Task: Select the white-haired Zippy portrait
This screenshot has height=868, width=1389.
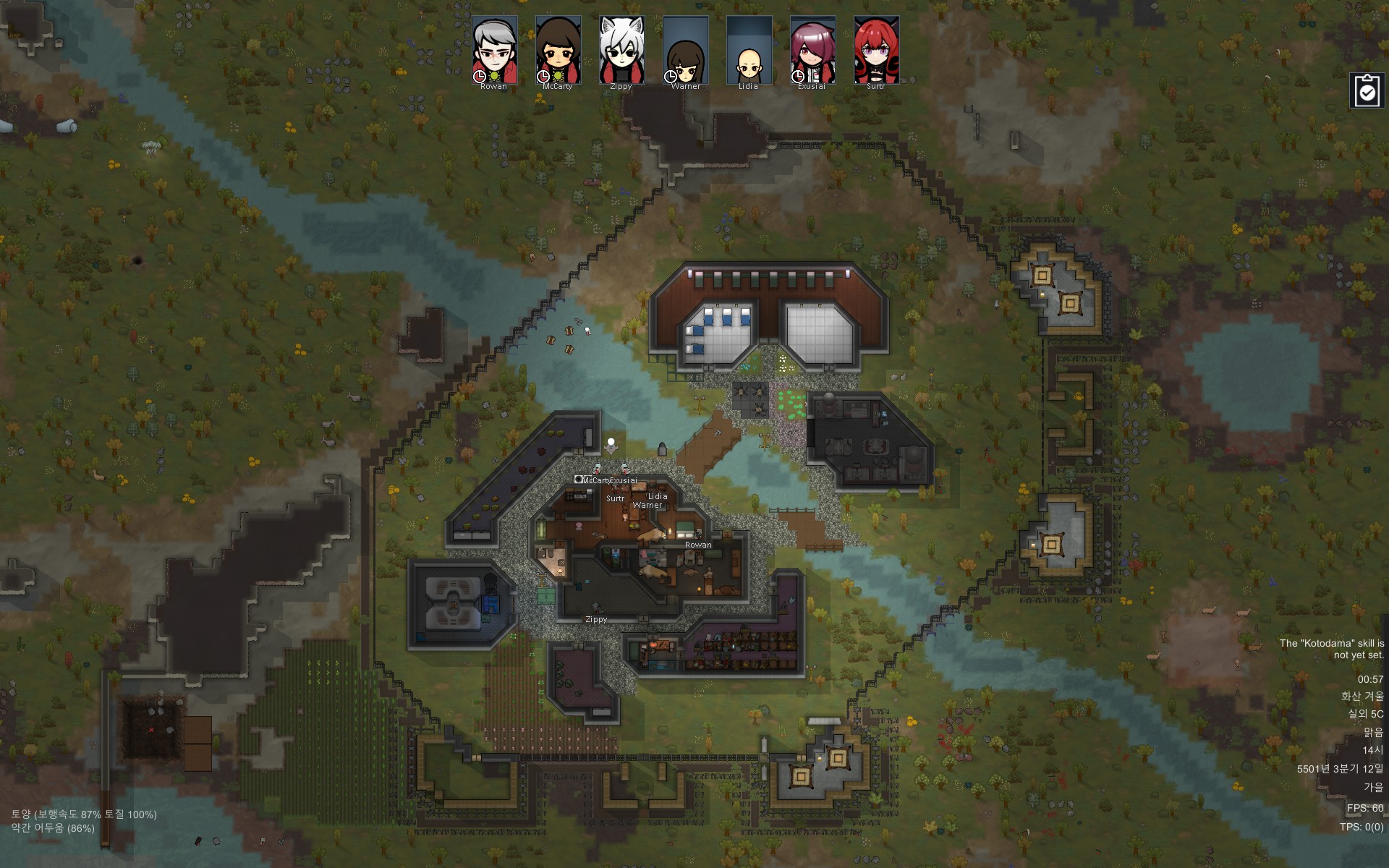Action: pyautogui.click(x=621, y=51)
